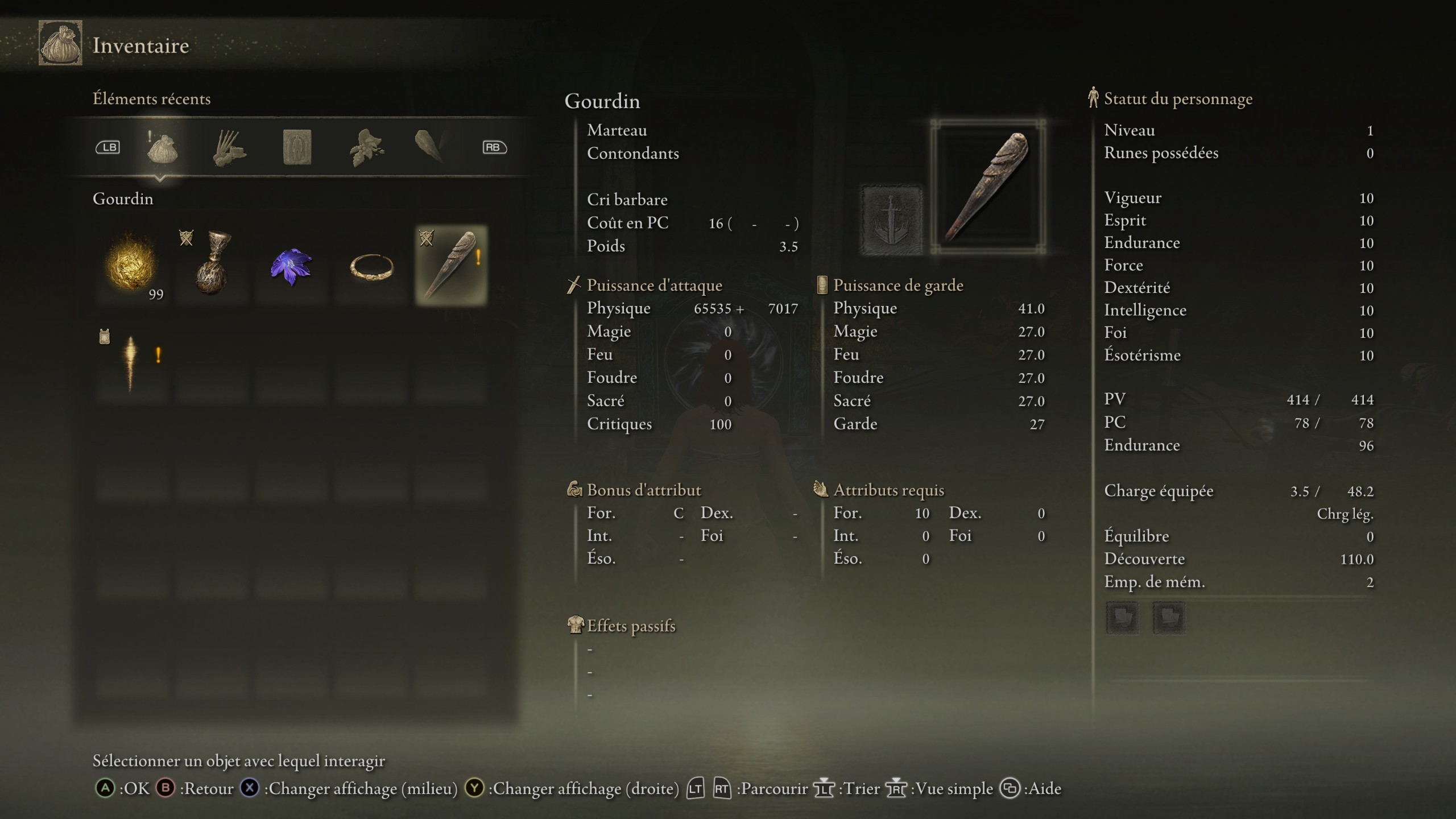
Task: Select the Gourdin club slot
Action: tap(451, 266)
